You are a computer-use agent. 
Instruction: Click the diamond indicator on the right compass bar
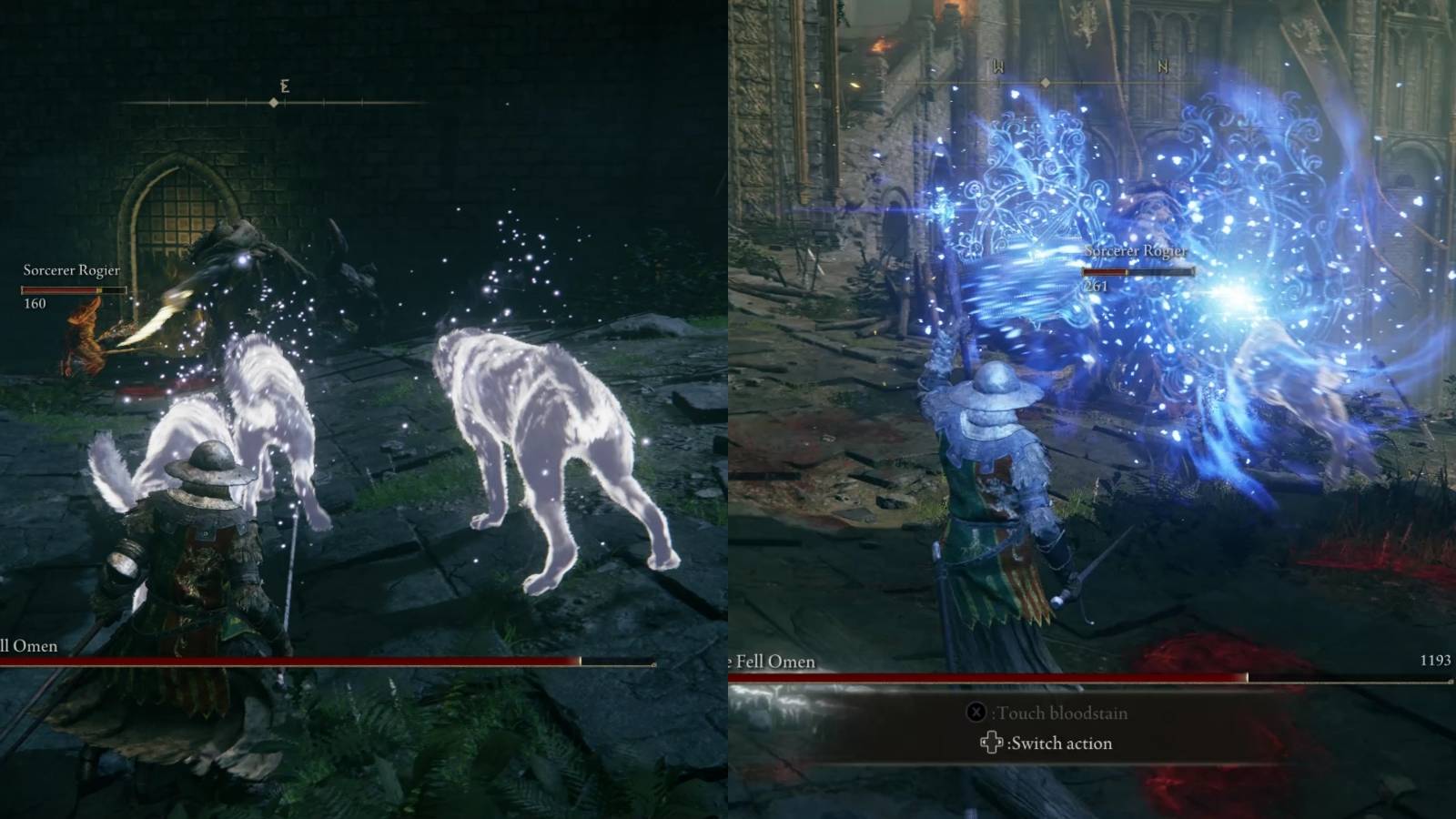tap(1043, 85)
